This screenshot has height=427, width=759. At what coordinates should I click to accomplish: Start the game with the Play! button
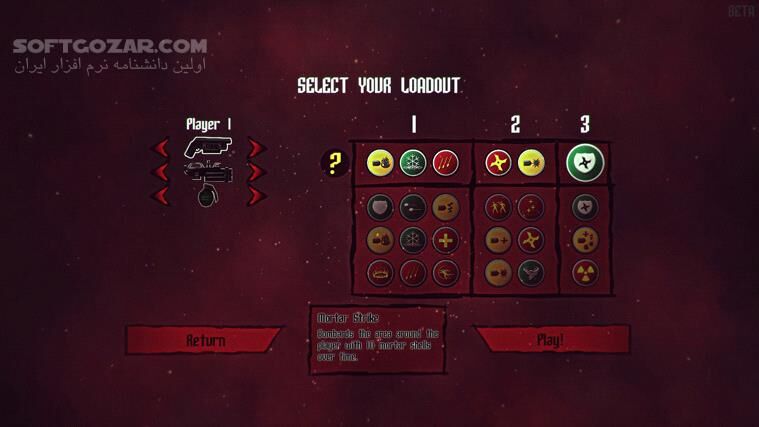(550, 340)
